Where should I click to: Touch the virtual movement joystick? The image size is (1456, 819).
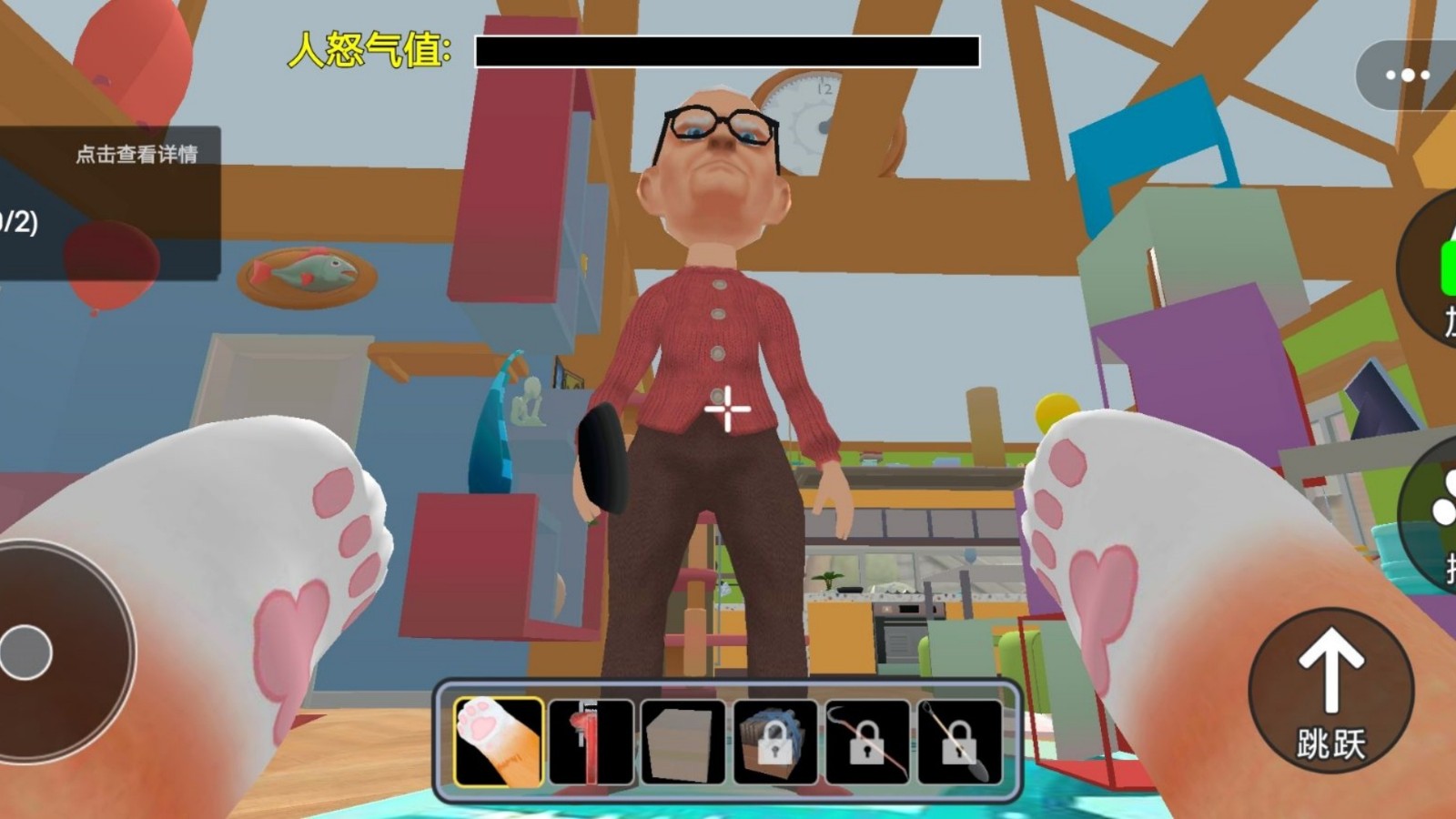click(x=27, y=652)
